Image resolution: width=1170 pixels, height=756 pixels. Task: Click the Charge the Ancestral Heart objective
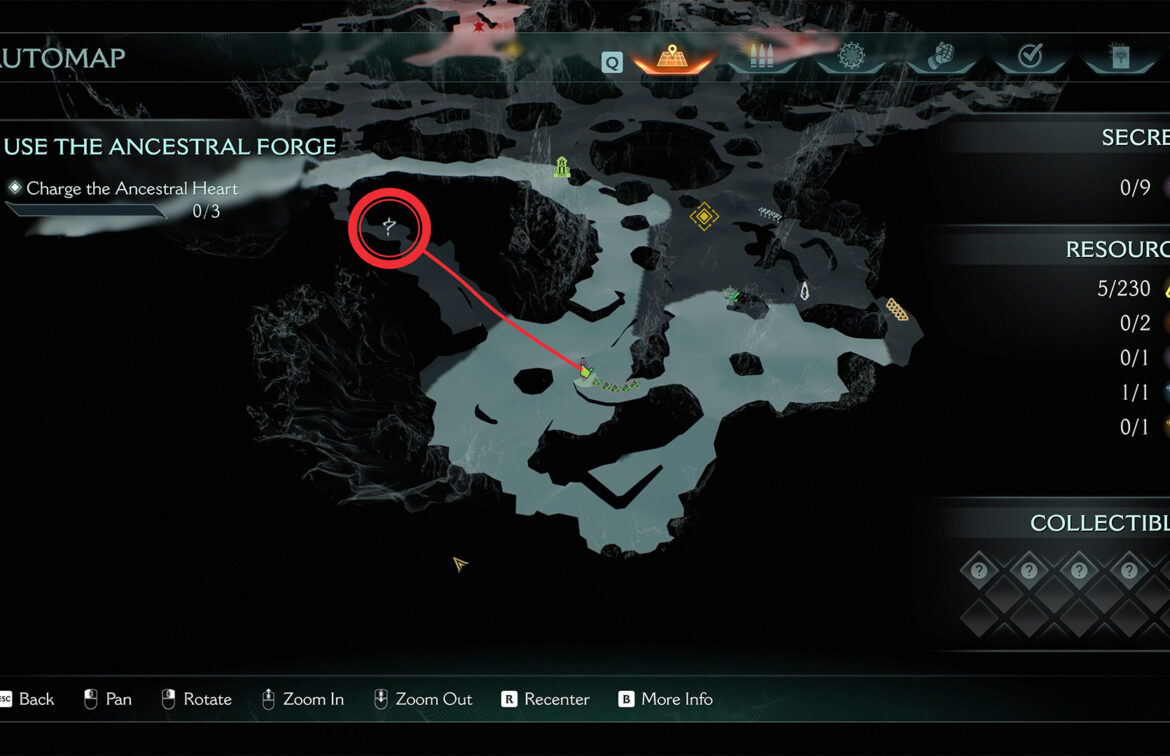[x=131, y=188]
